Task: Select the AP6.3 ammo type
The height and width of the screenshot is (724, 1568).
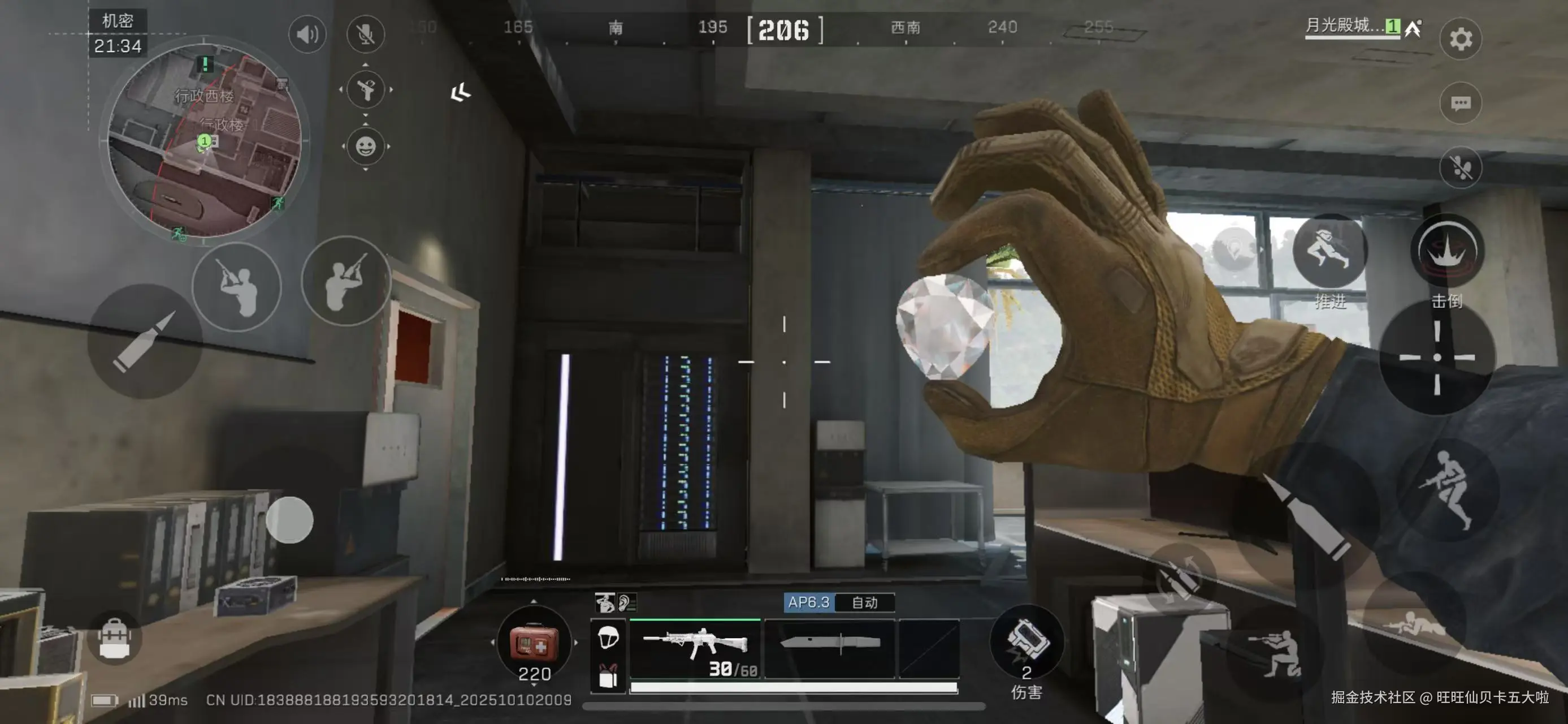Action: click(x=809, y=602)
